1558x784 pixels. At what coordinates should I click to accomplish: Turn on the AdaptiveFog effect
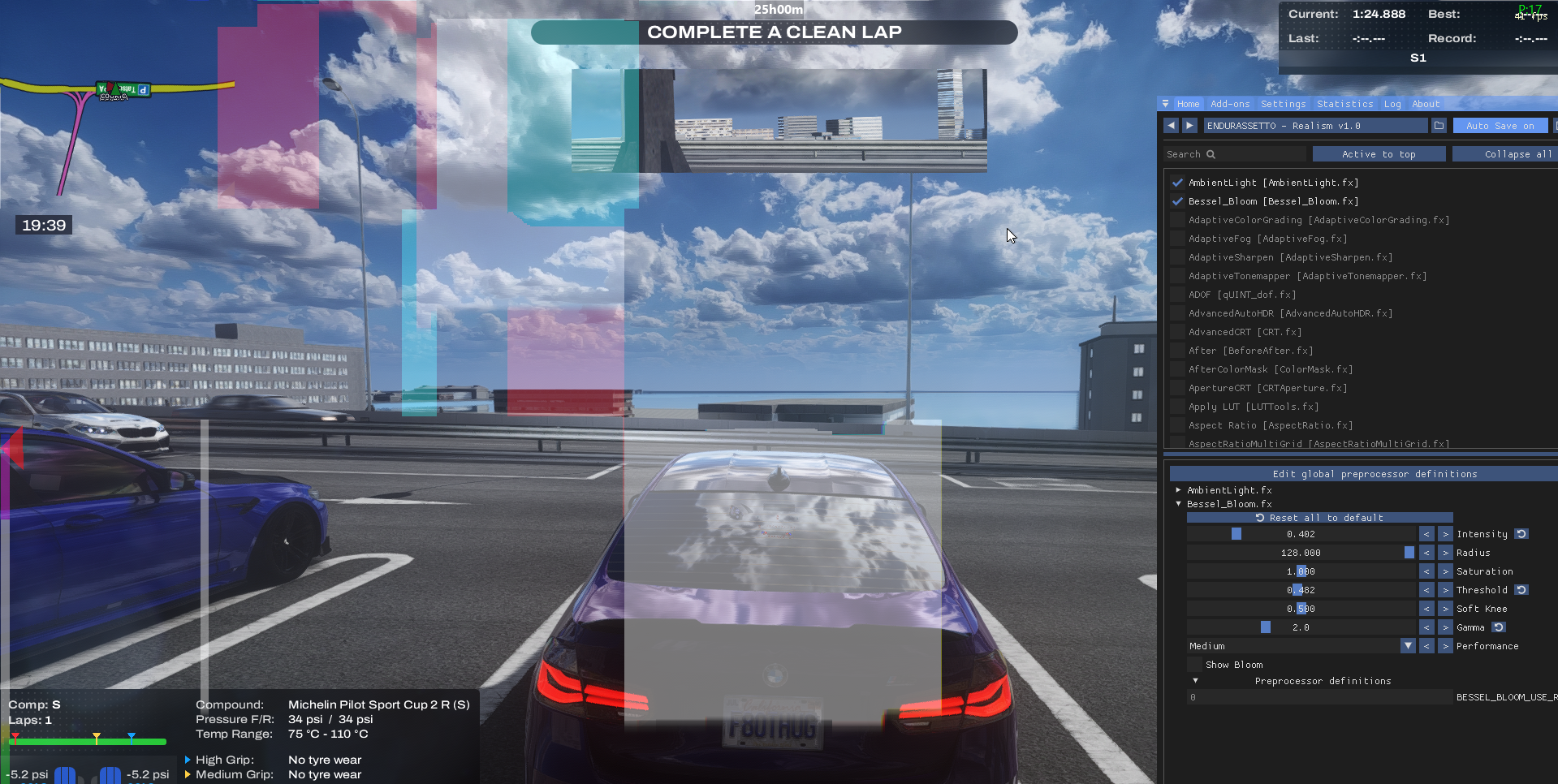(x=1177, y=239)
